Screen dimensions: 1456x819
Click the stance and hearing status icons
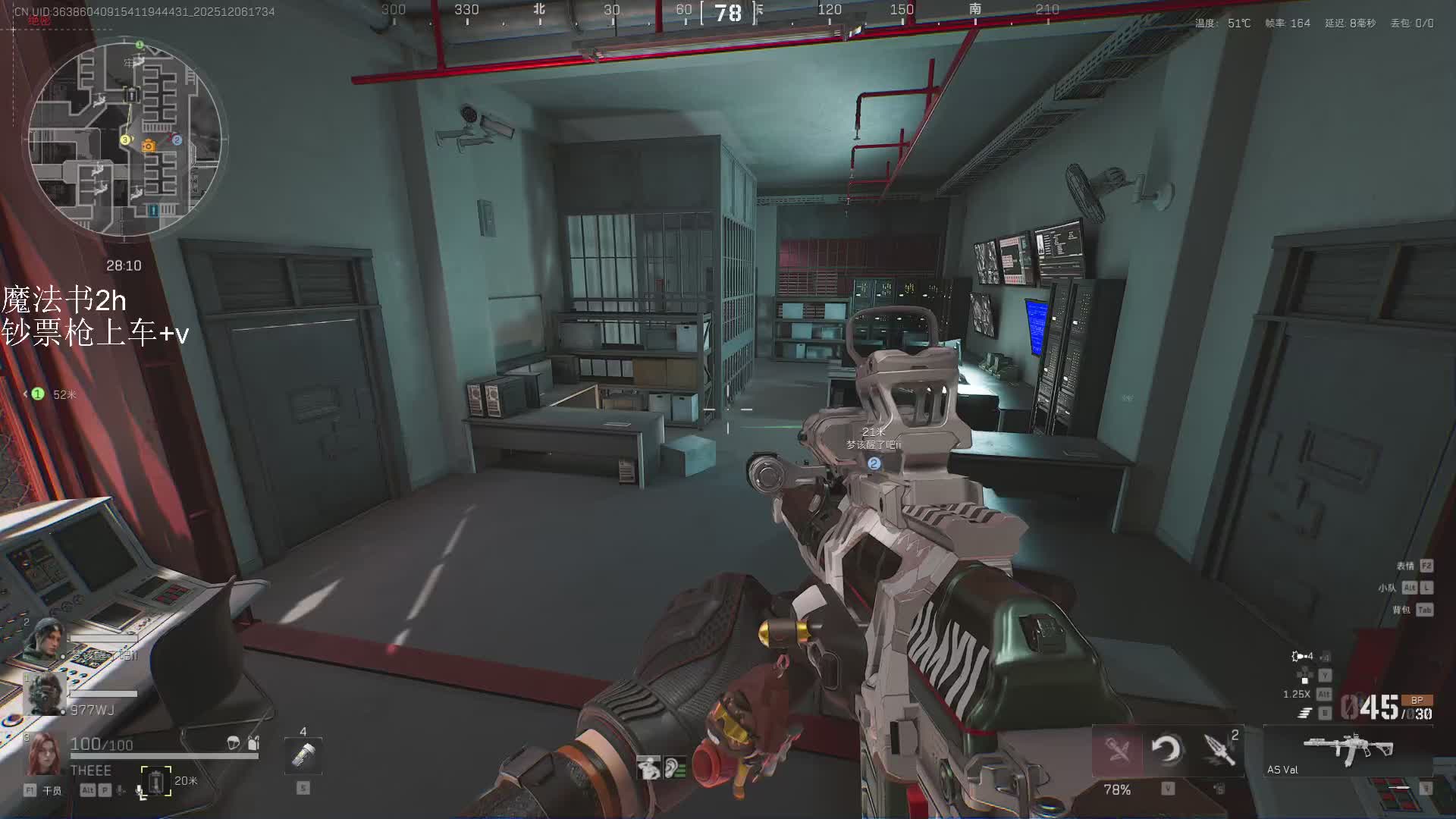pyautogui.click(x=662, y=768)
